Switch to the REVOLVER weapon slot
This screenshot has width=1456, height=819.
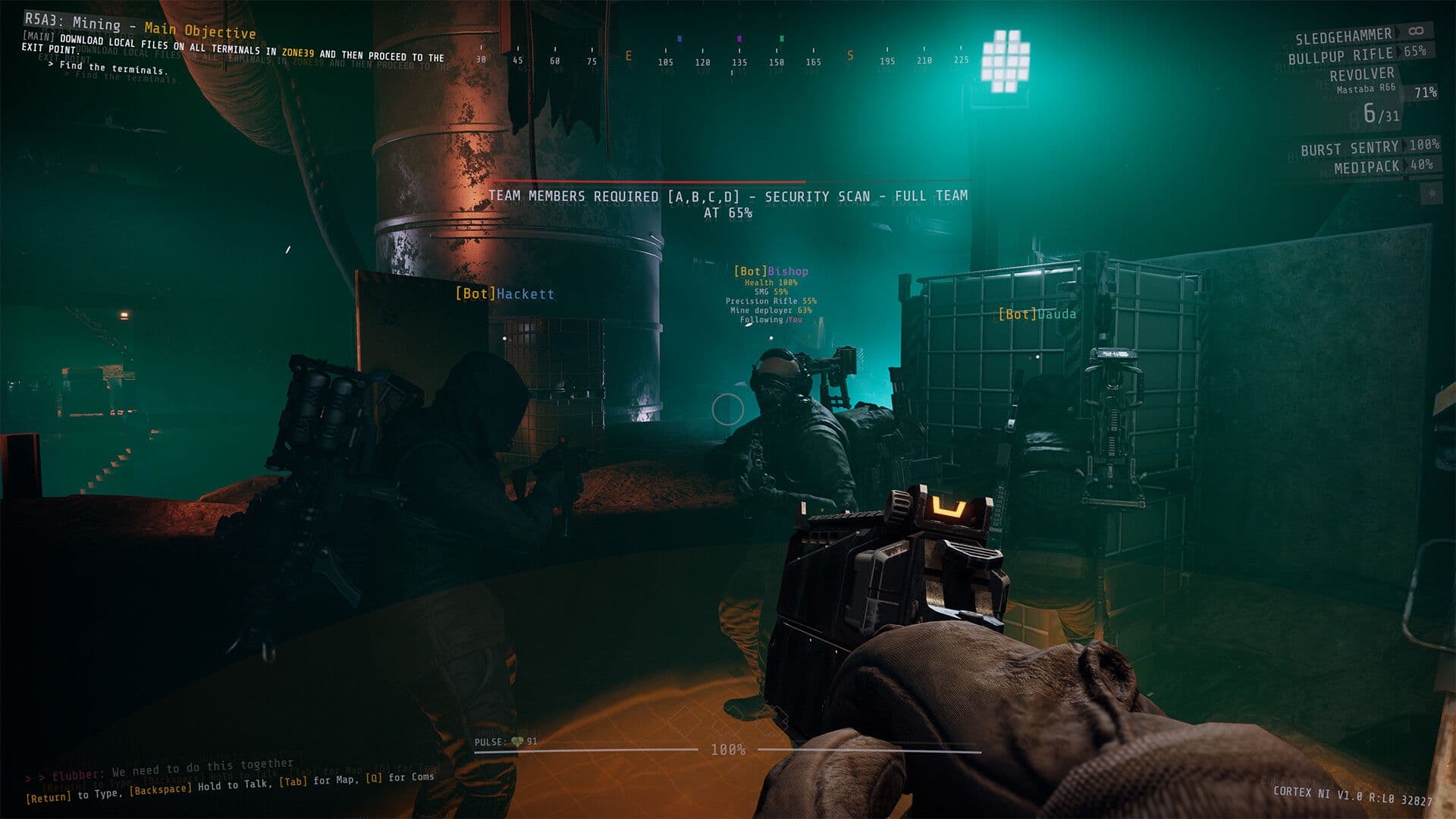click(x=1363, y=74)
